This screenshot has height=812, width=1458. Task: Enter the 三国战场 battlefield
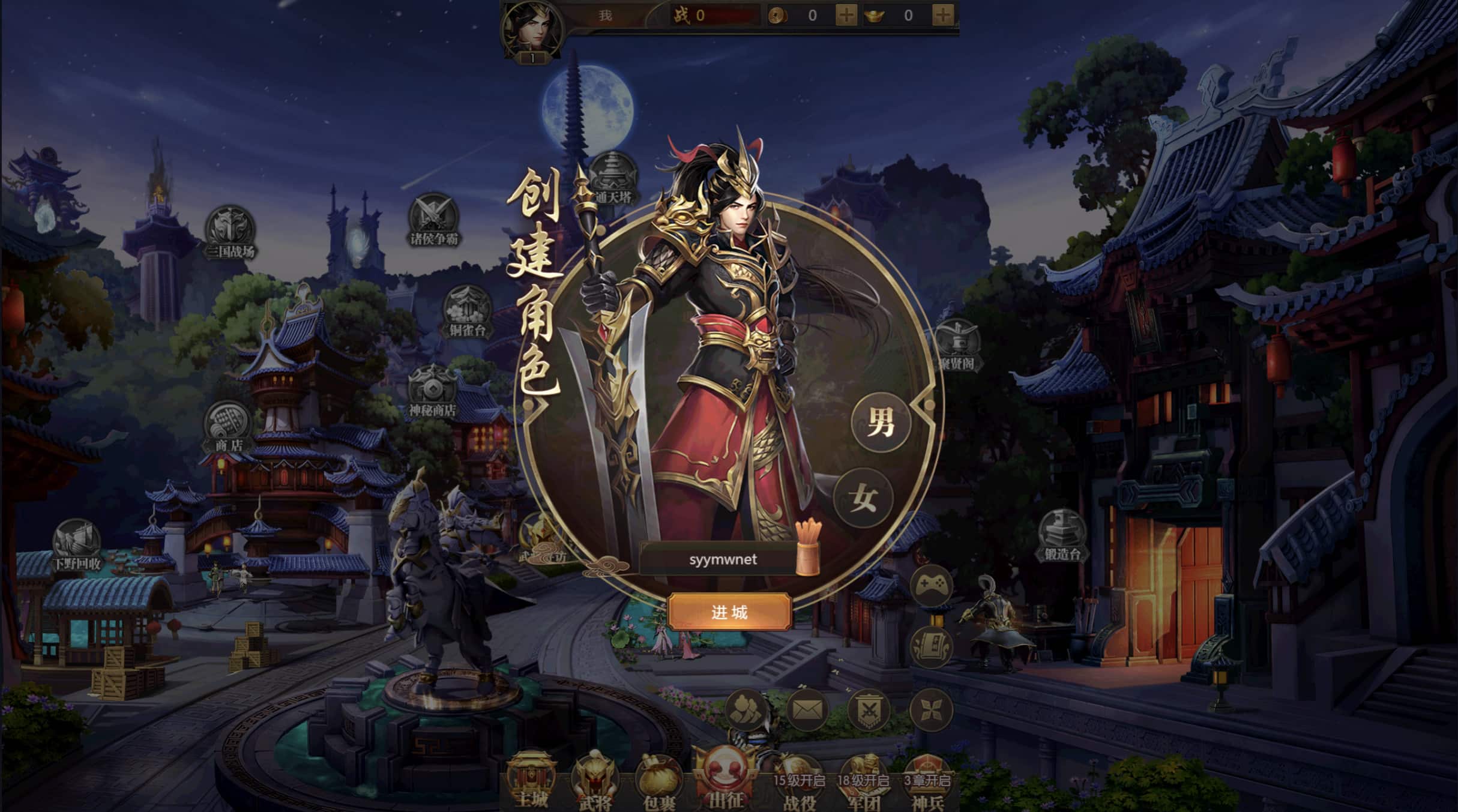pos(230,232)
